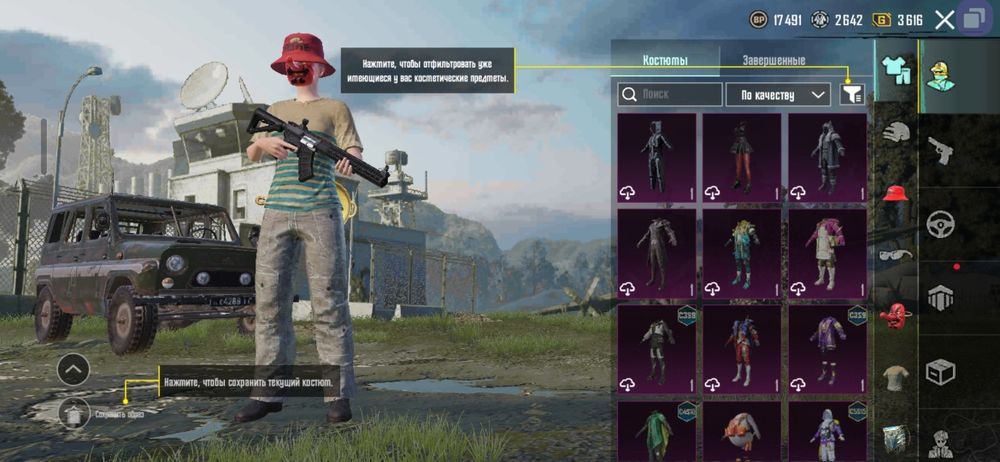This screenshot has width=1000, height=462.
Task: Click the Сохранить образ save outfit button
Action: (74, 412)
